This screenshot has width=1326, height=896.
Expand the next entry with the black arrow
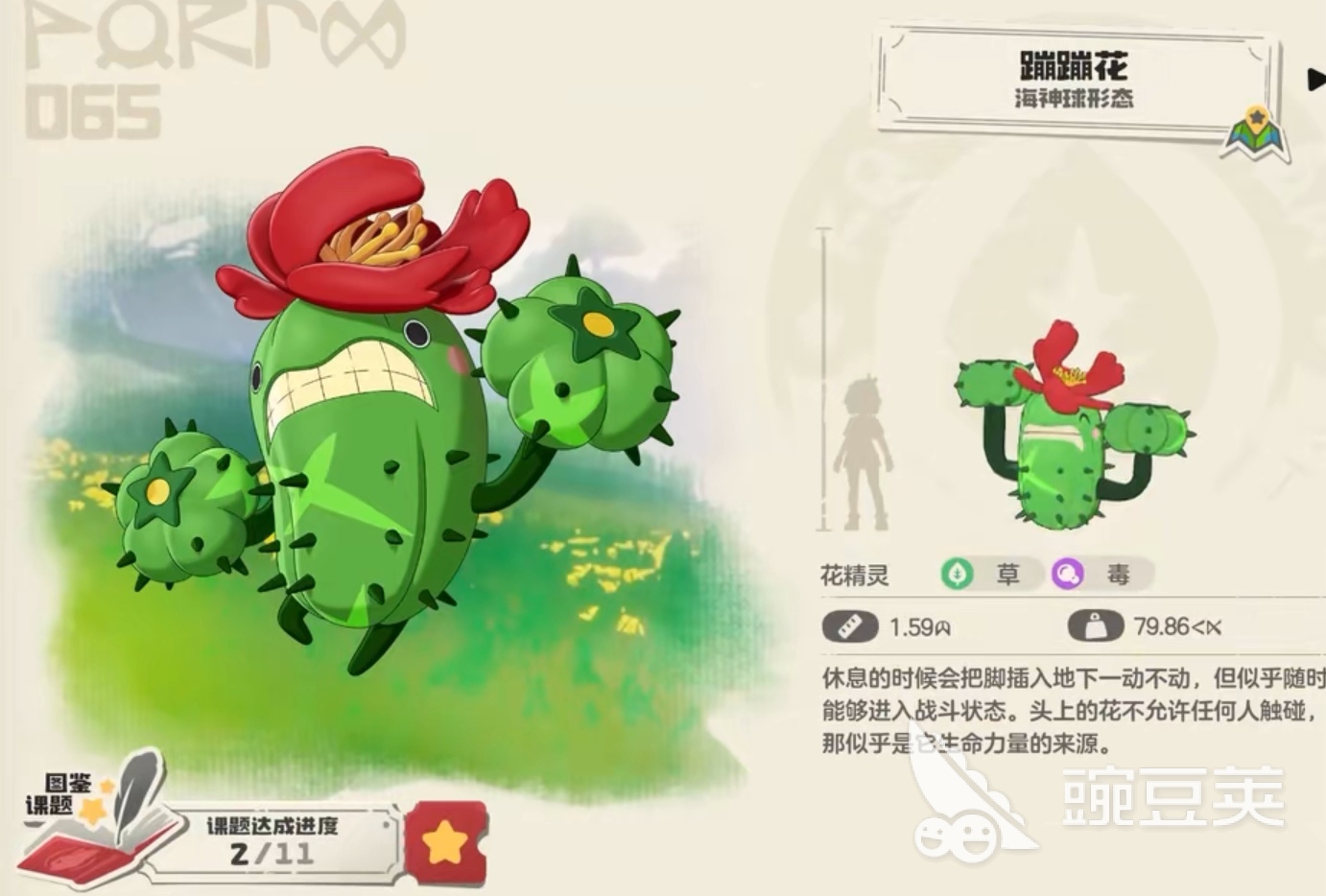tap(1314, 80)
